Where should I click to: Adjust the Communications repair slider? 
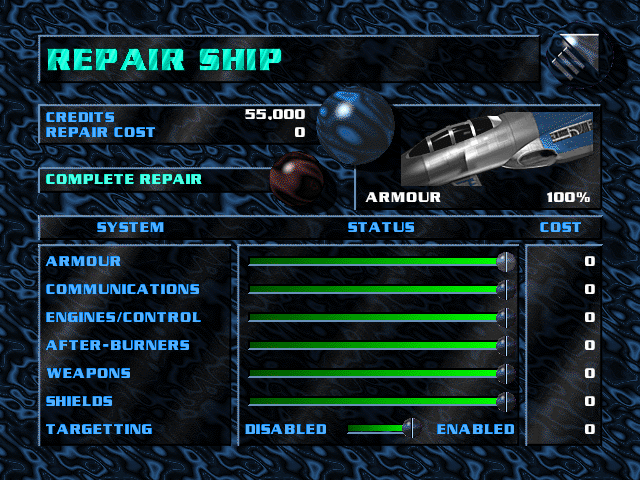click(x=505, y=290)
